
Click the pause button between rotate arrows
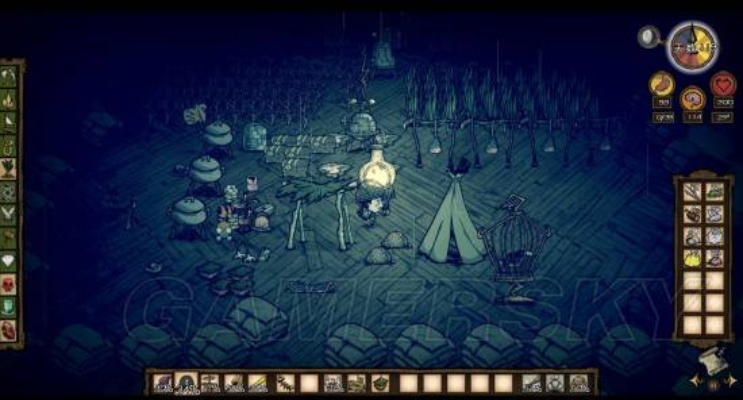pos(713,383)
